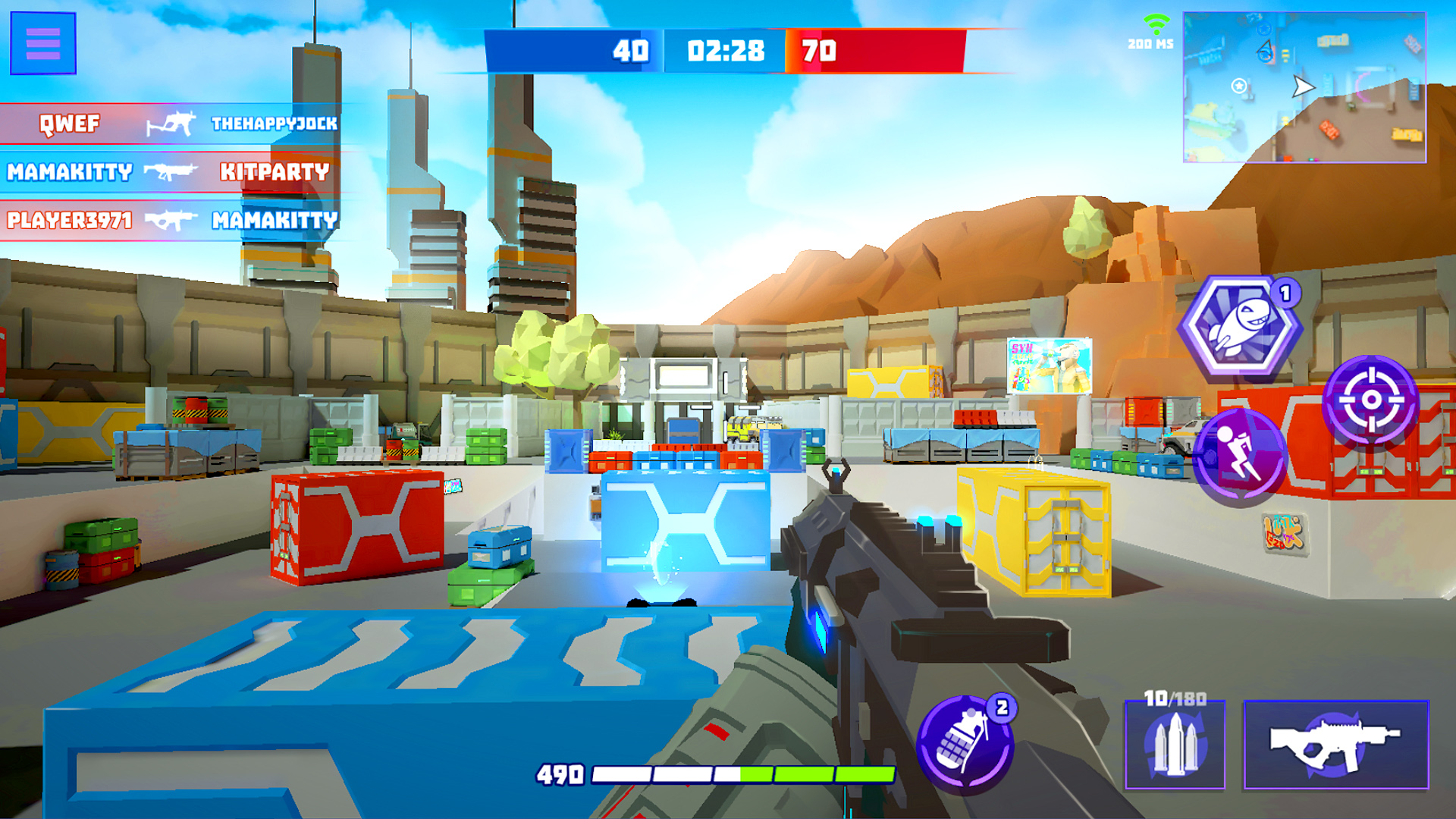Screen dimensions: 1456x819
Task: Select the MAMAKITTY name in the kill feed
Action: [68, 173]
